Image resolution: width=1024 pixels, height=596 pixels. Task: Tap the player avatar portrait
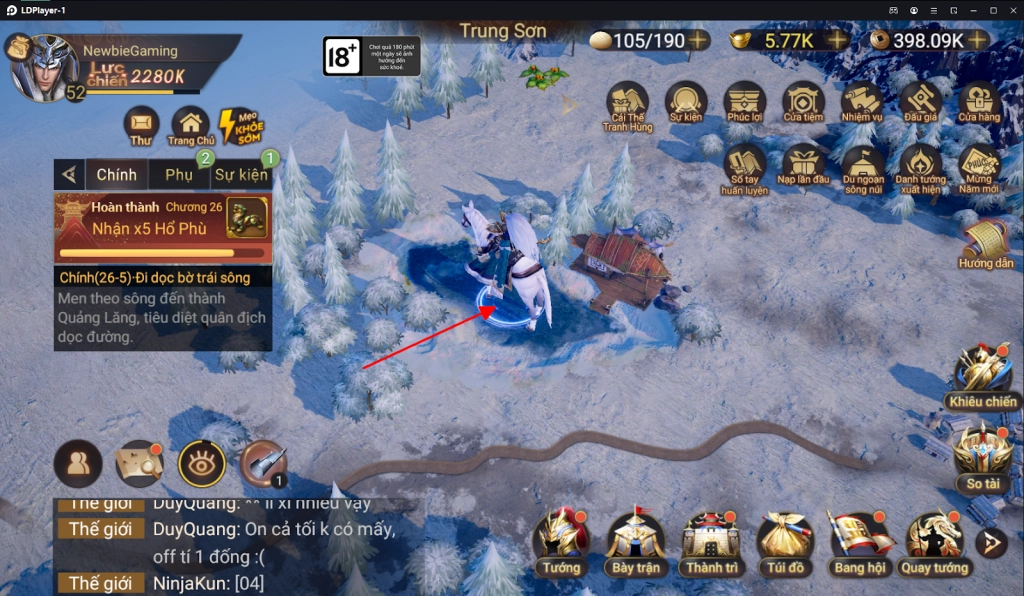[45, 67]
